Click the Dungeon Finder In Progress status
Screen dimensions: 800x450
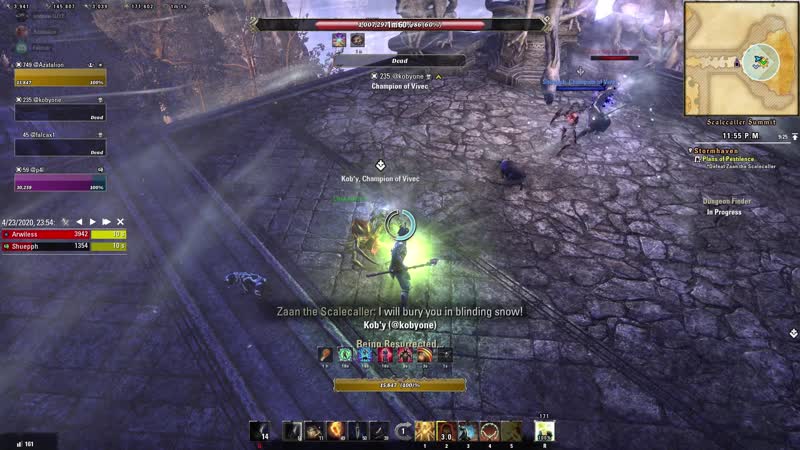(x=727, y=212)
